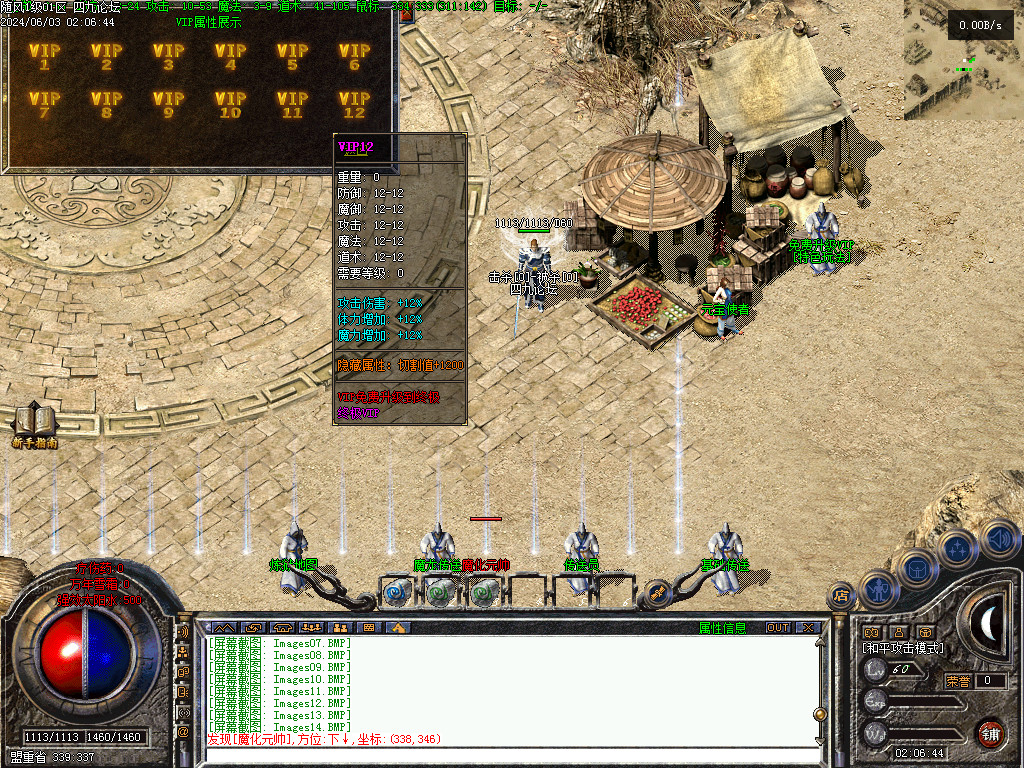Click the VIP 12 icon
The height and width of the screenshot is (768, 1024).
[354, 104]
